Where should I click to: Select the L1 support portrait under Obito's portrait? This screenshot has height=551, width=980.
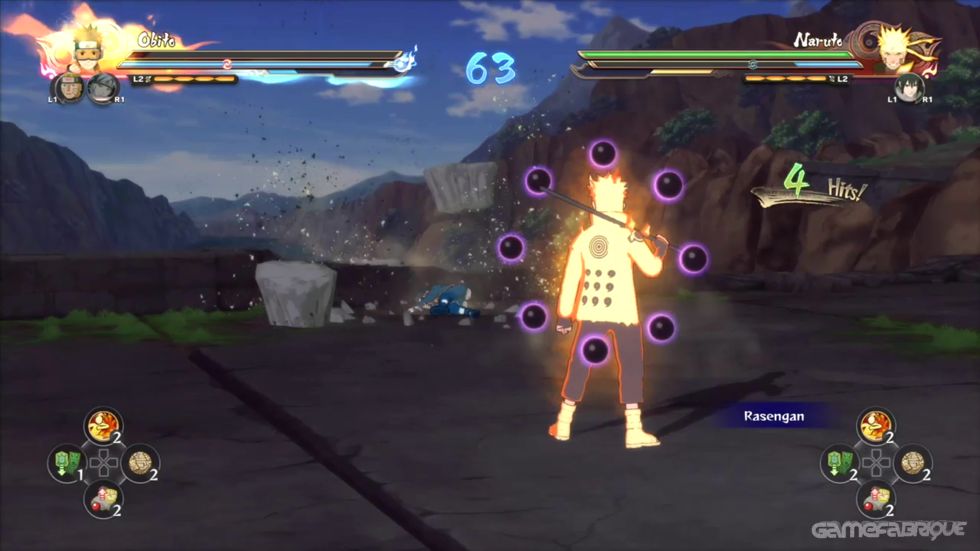(67, 88)
